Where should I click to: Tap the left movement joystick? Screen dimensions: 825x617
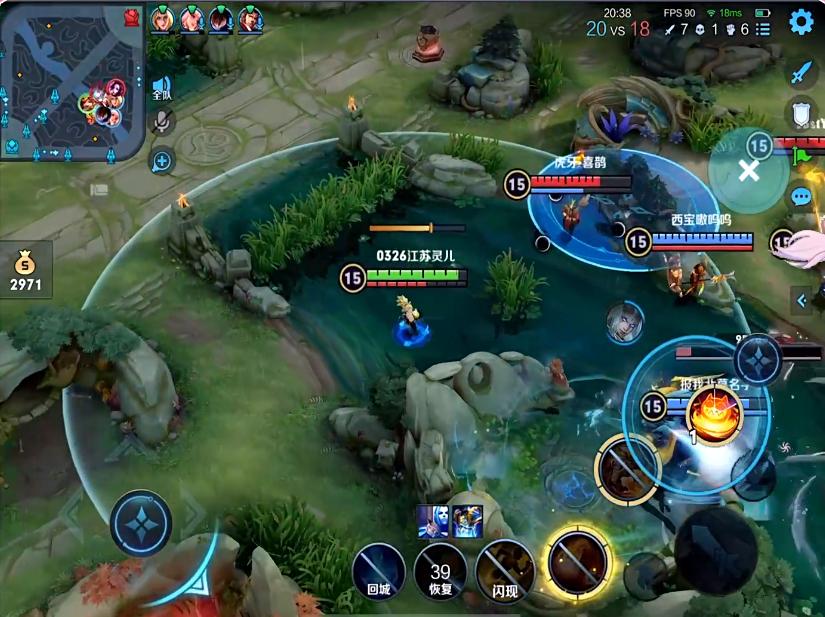coord(141,523)
